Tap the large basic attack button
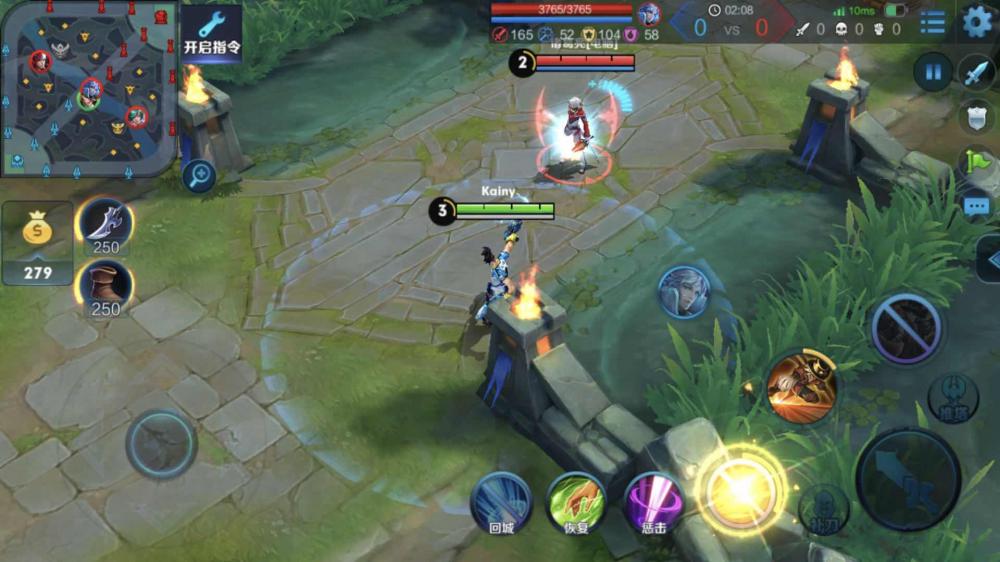Image resolution: width=1000 pixels, height=562 pixels. click(908, 479)
